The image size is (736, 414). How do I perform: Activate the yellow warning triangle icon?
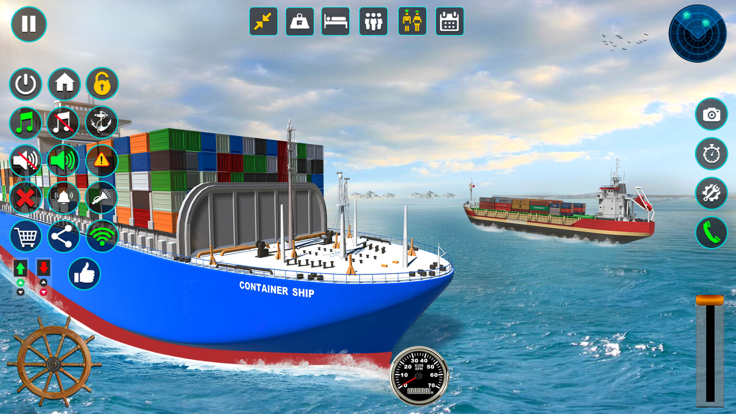[x=102, y=160]
